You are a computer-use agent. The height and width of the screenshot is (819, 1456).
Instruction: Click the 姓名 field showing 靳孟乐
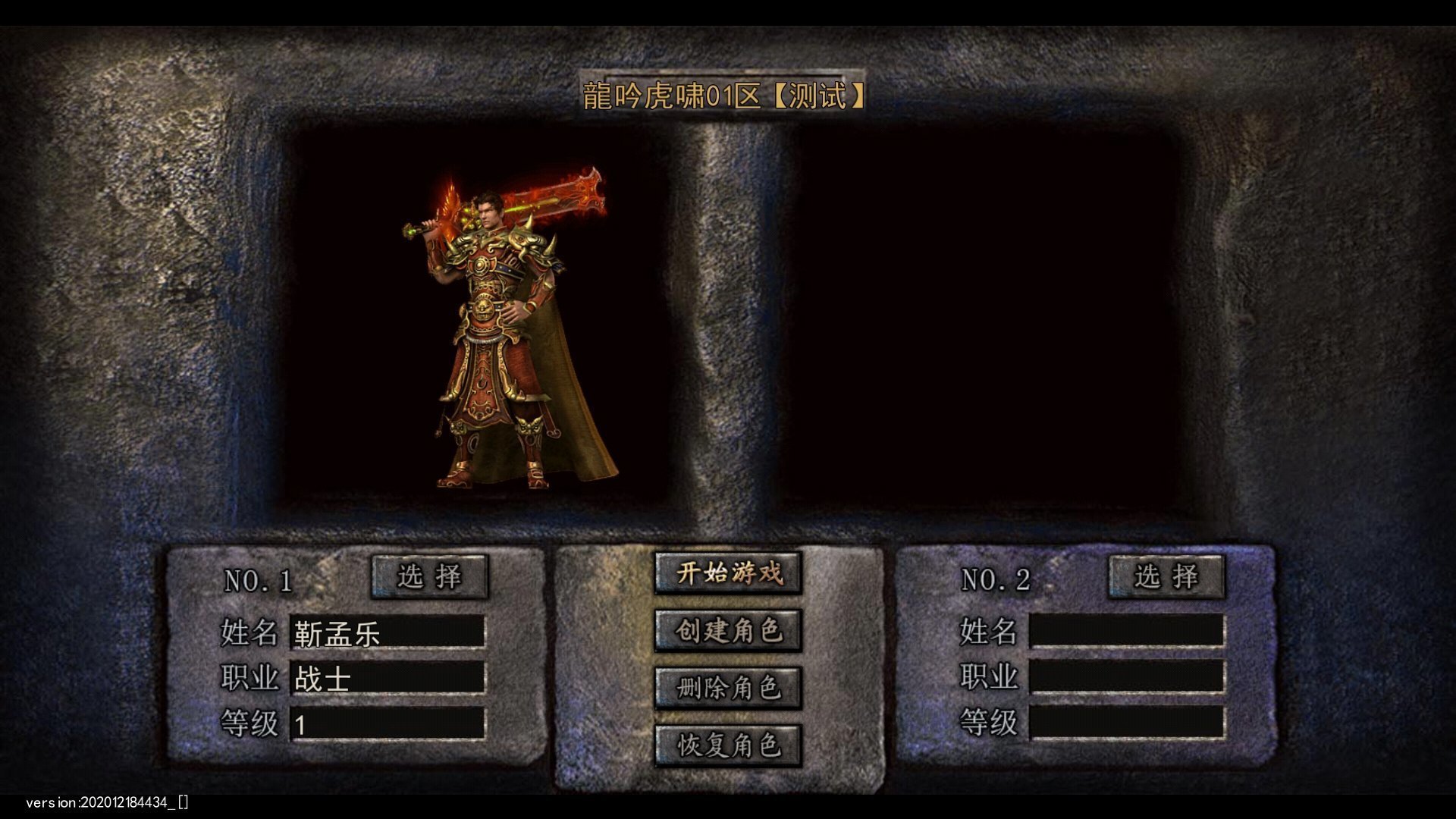point(388,633)
